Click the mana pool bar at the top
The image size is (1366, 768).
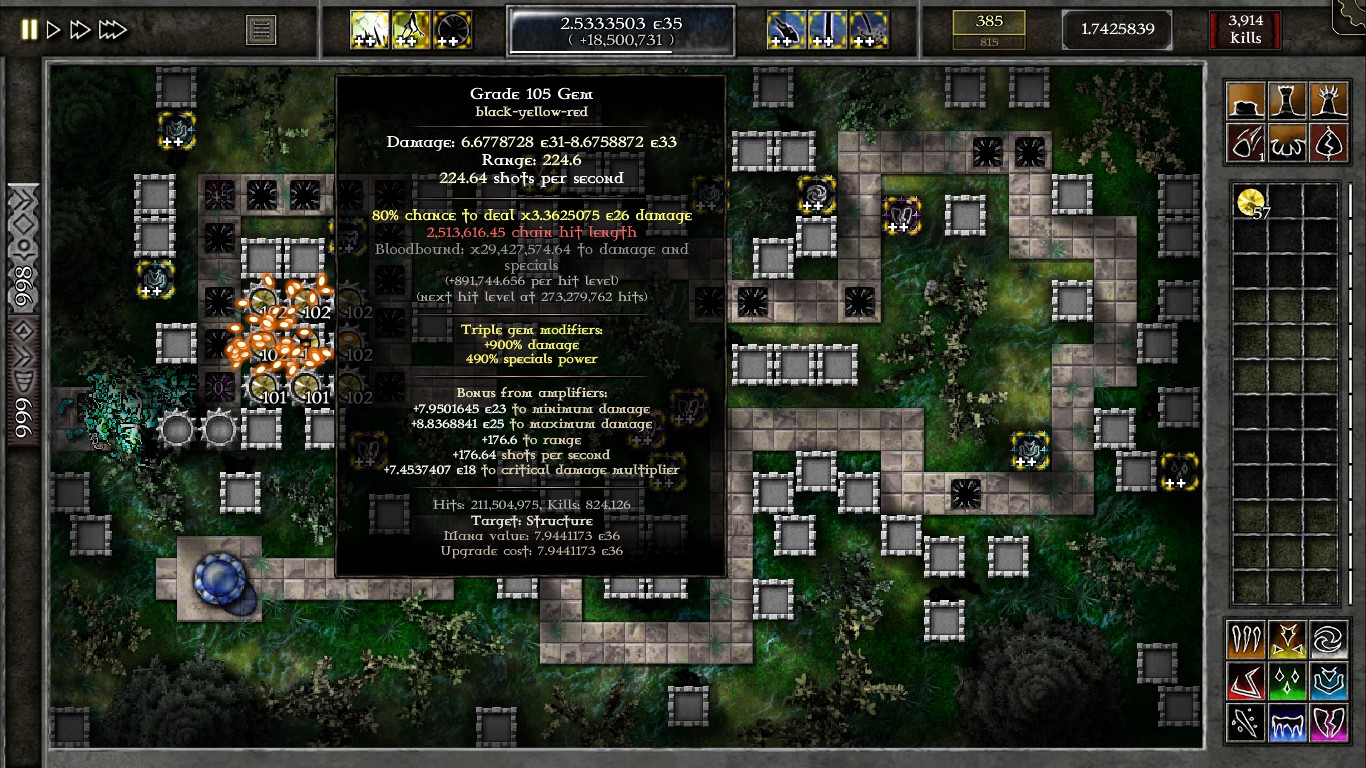coord(620,30)
